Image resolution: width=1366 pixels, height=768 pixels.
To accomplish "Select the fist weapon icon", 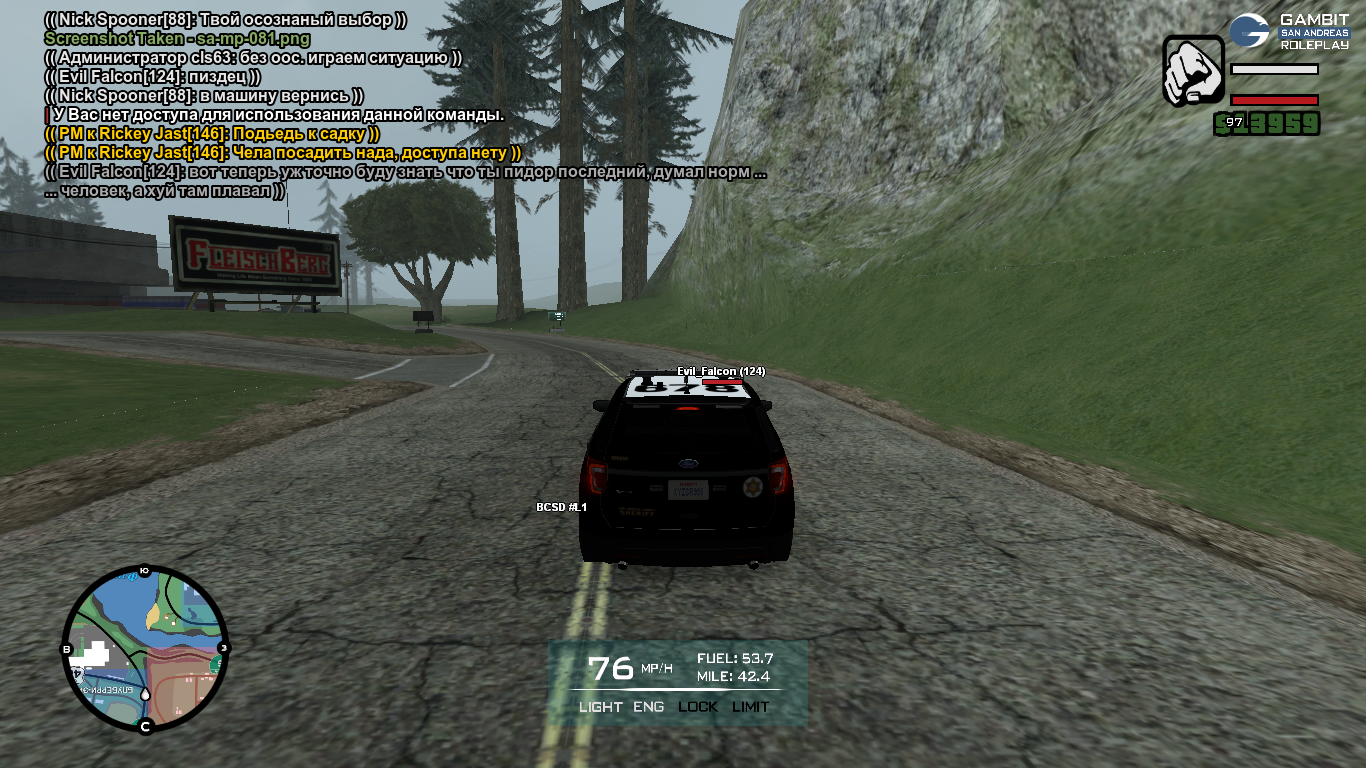I will (x=1193, y=71).
